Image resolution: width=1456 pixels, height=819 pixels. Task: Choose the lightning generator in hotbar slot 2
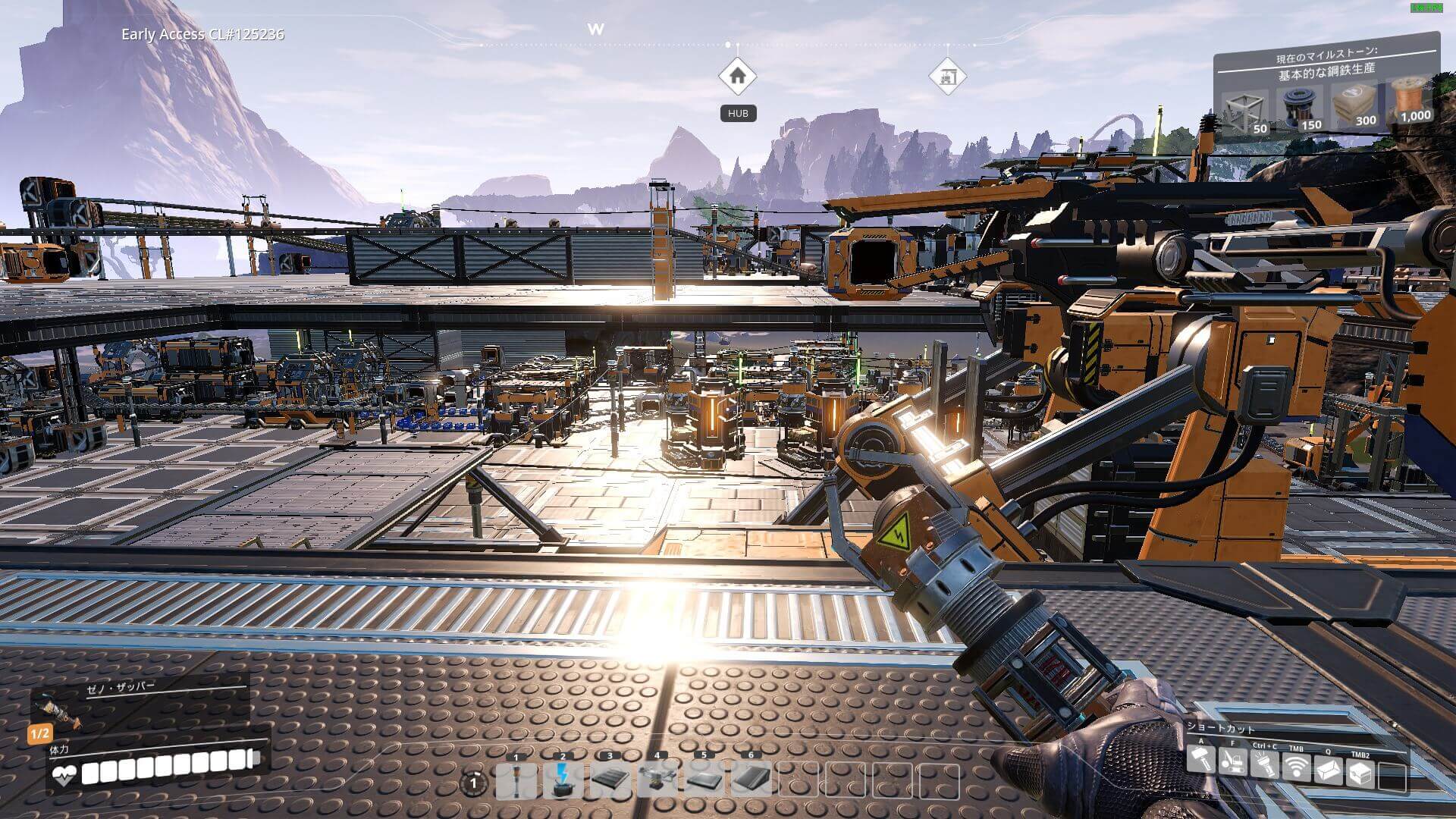point(563,780)
